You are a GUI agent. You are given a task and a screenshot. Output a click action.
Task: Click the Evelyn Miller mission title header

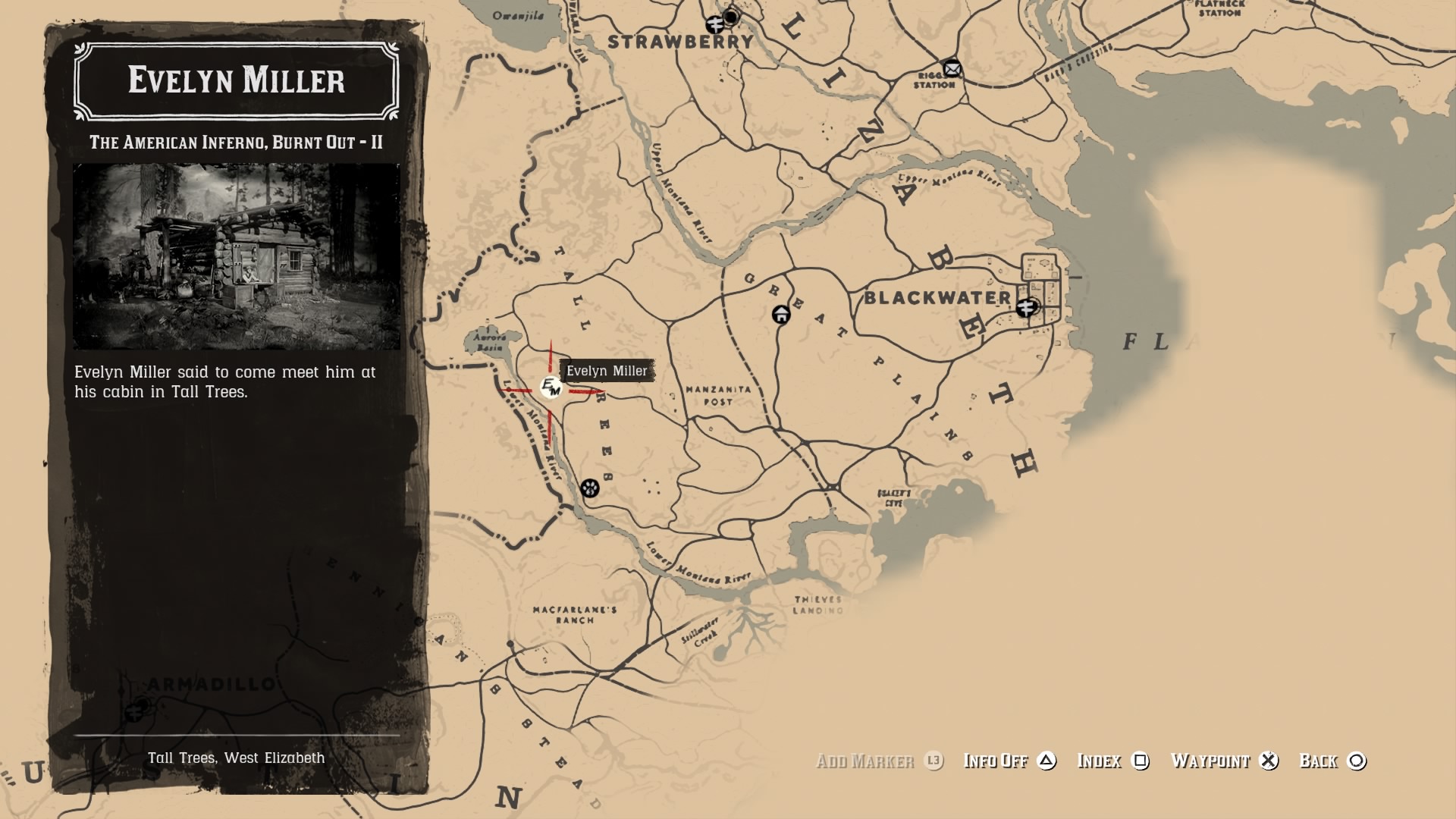pos(235,81)
